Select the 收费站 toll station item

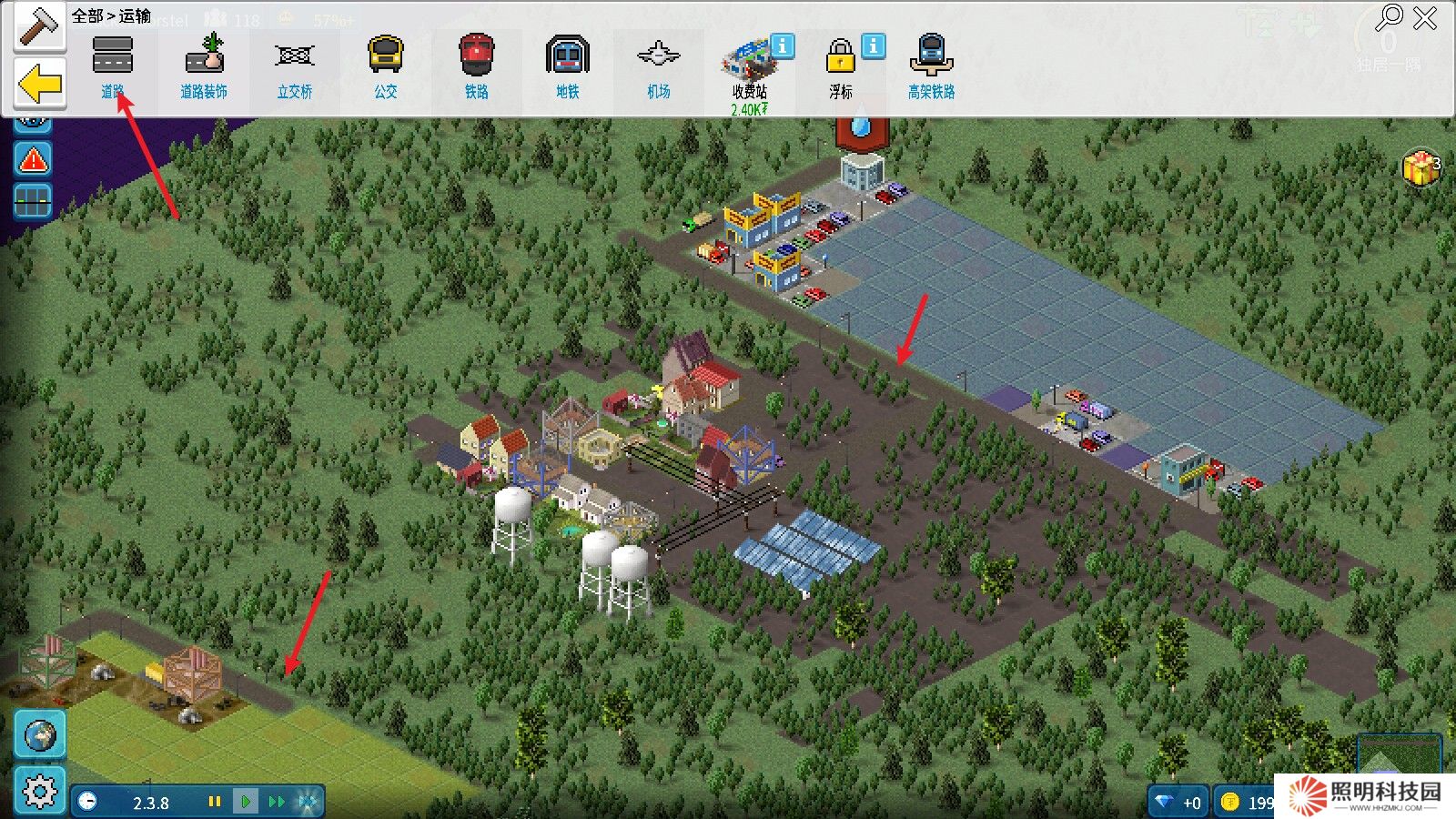[750, 68]
